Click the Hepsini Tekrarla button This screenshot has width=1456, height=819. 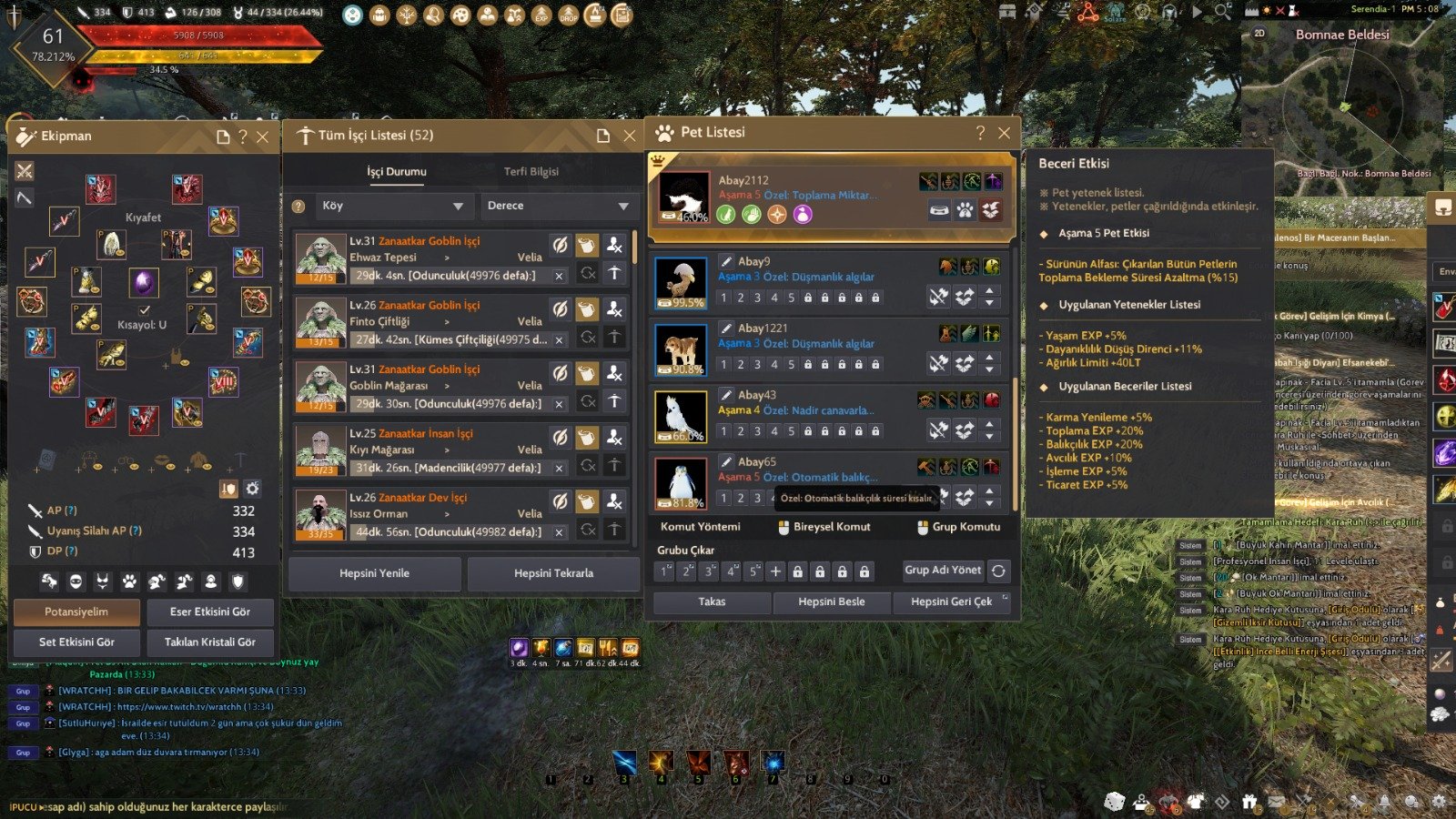pos(553,573)
